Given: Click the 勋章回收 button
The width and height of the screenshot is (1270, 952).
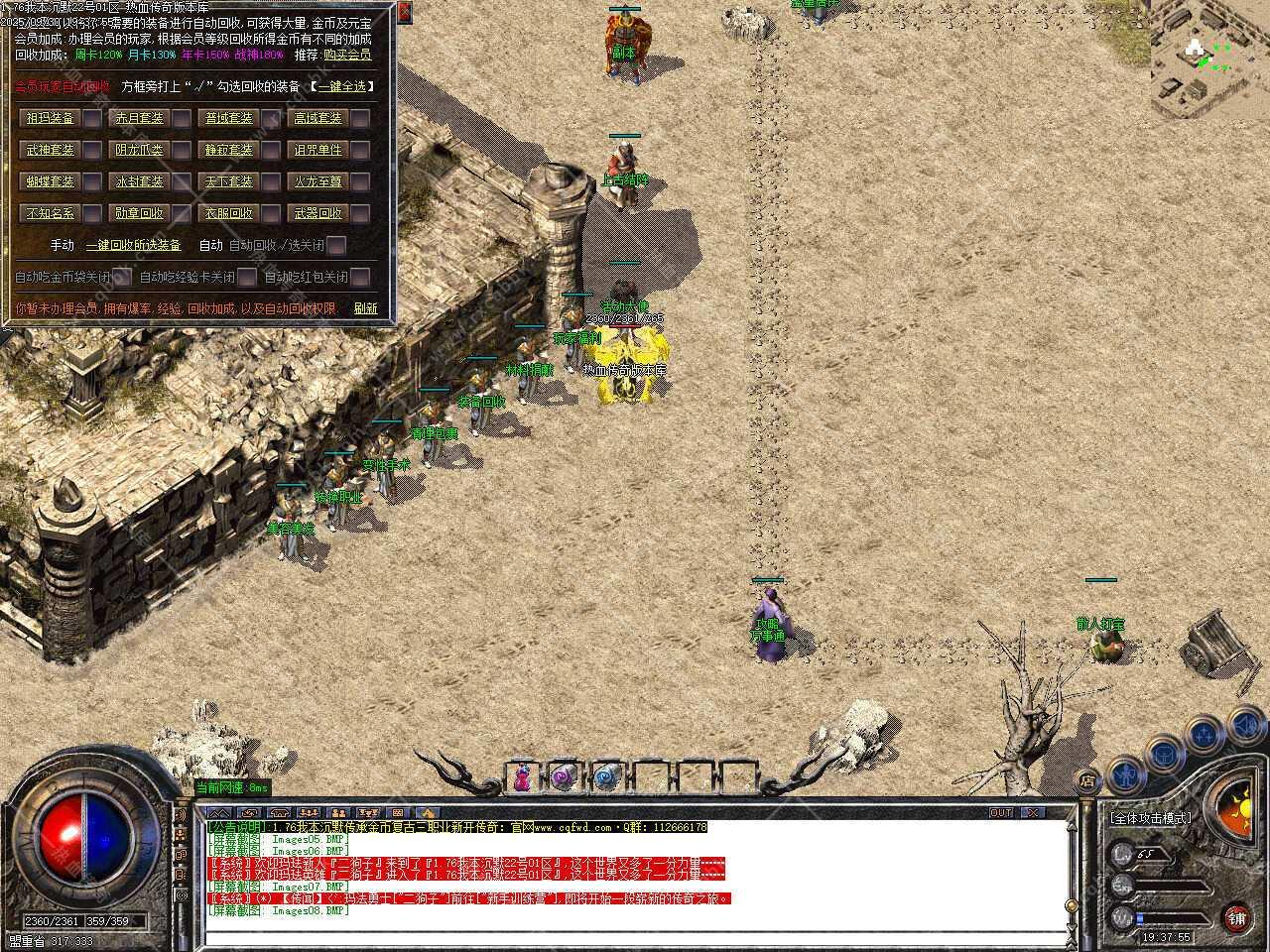Looking at the screenshot, I should pyautogui.click(x=139, y=213).
